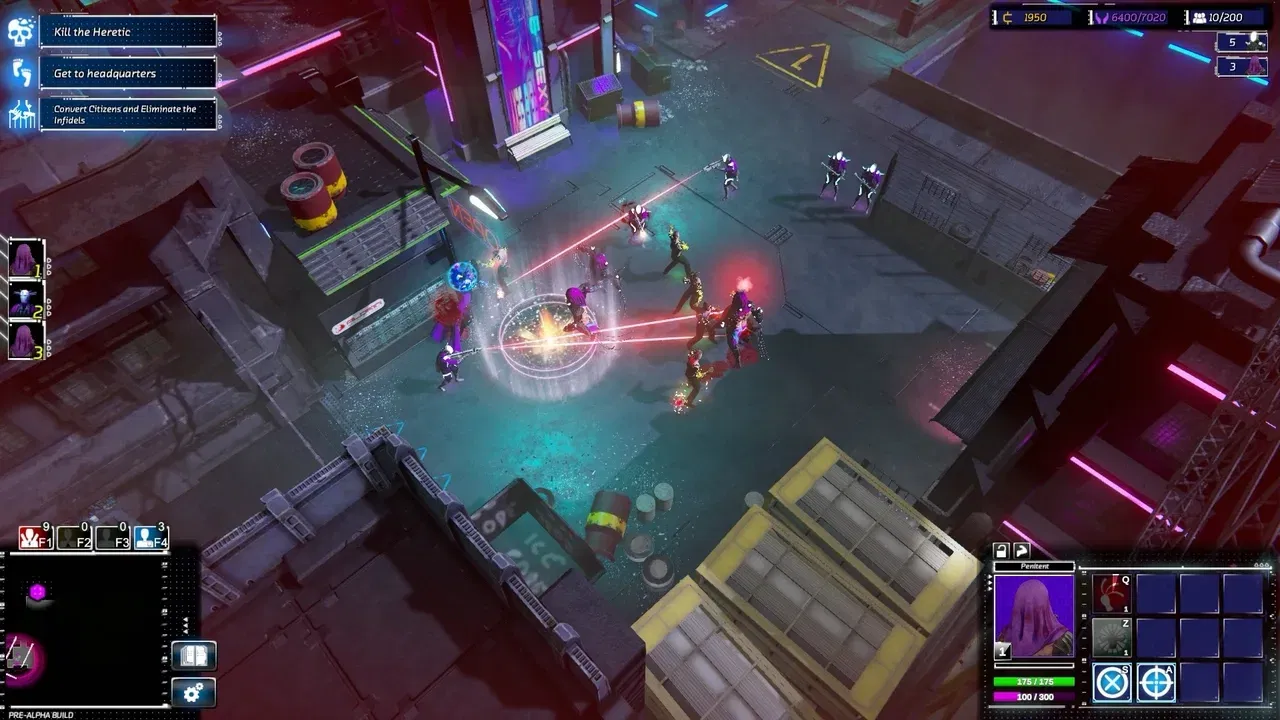Open the journal book icon near the minimap

click(194, 655)
